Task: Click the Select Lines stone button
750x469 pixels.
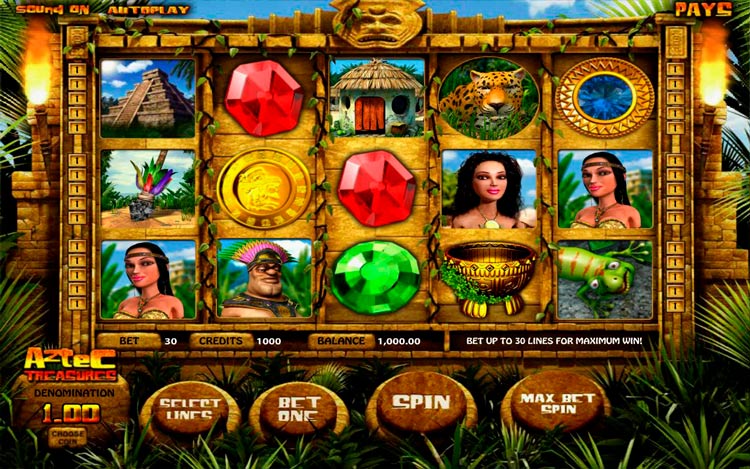Action: click(x=190, y=409)
